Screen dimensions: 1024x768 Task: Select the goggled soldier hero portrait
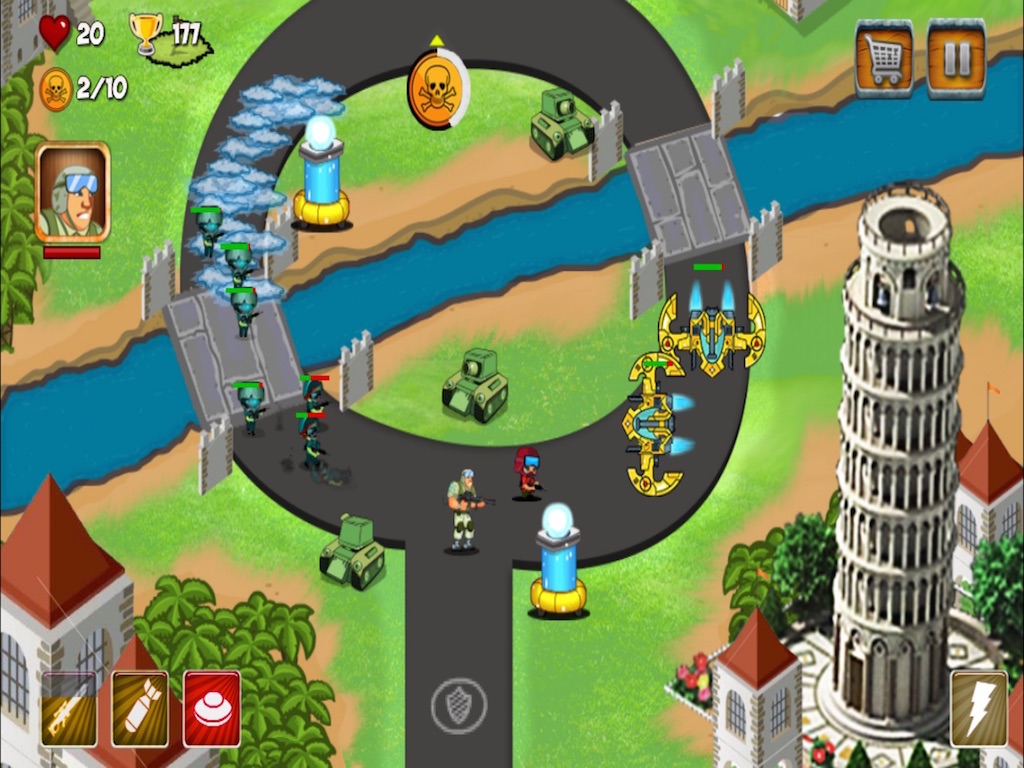click(72, 192)
